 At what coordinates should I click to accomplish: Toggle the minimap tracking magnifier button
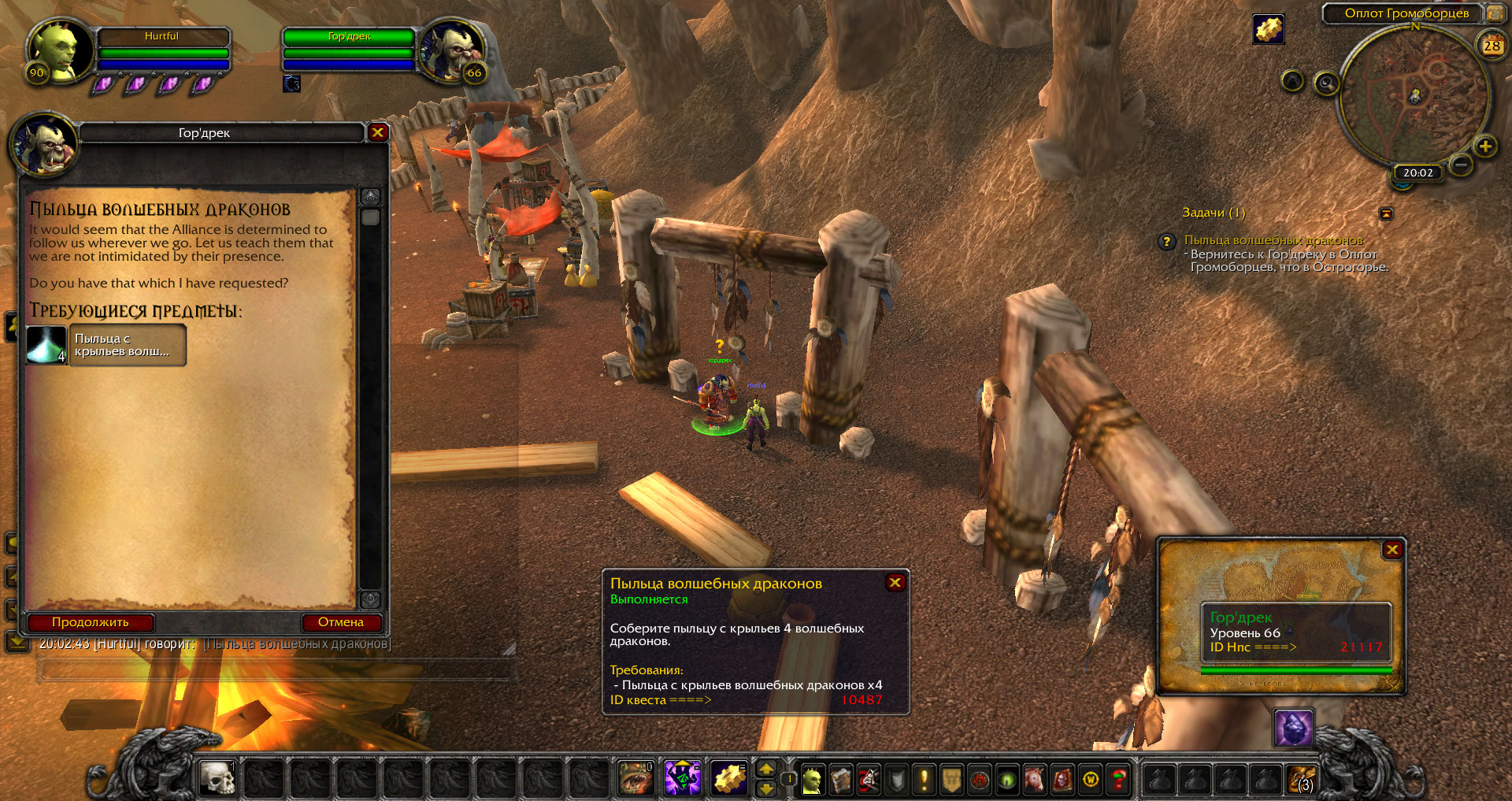(1326, 83)
